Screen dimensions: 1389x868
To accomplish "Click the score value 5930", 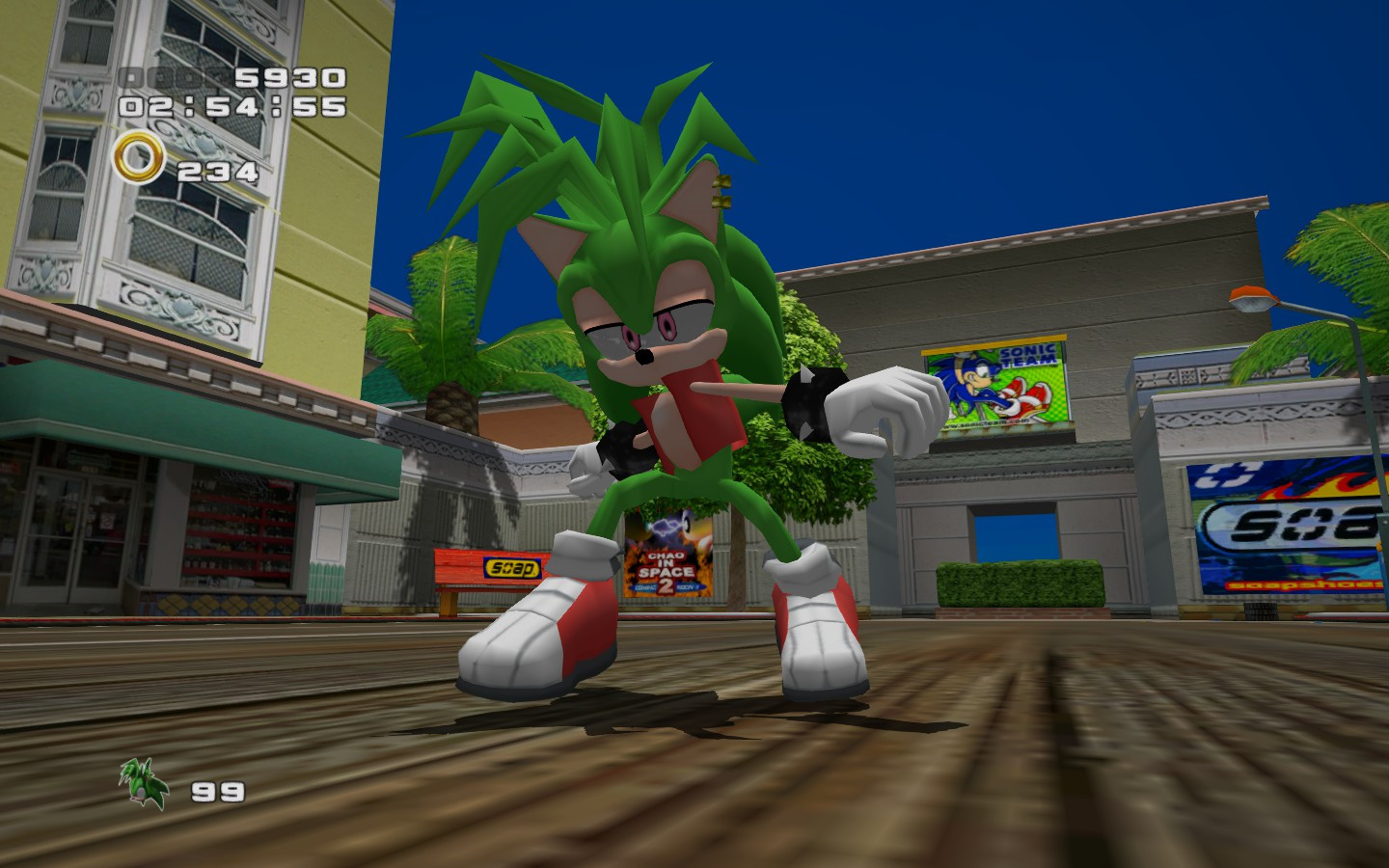I will coord(289,79).
